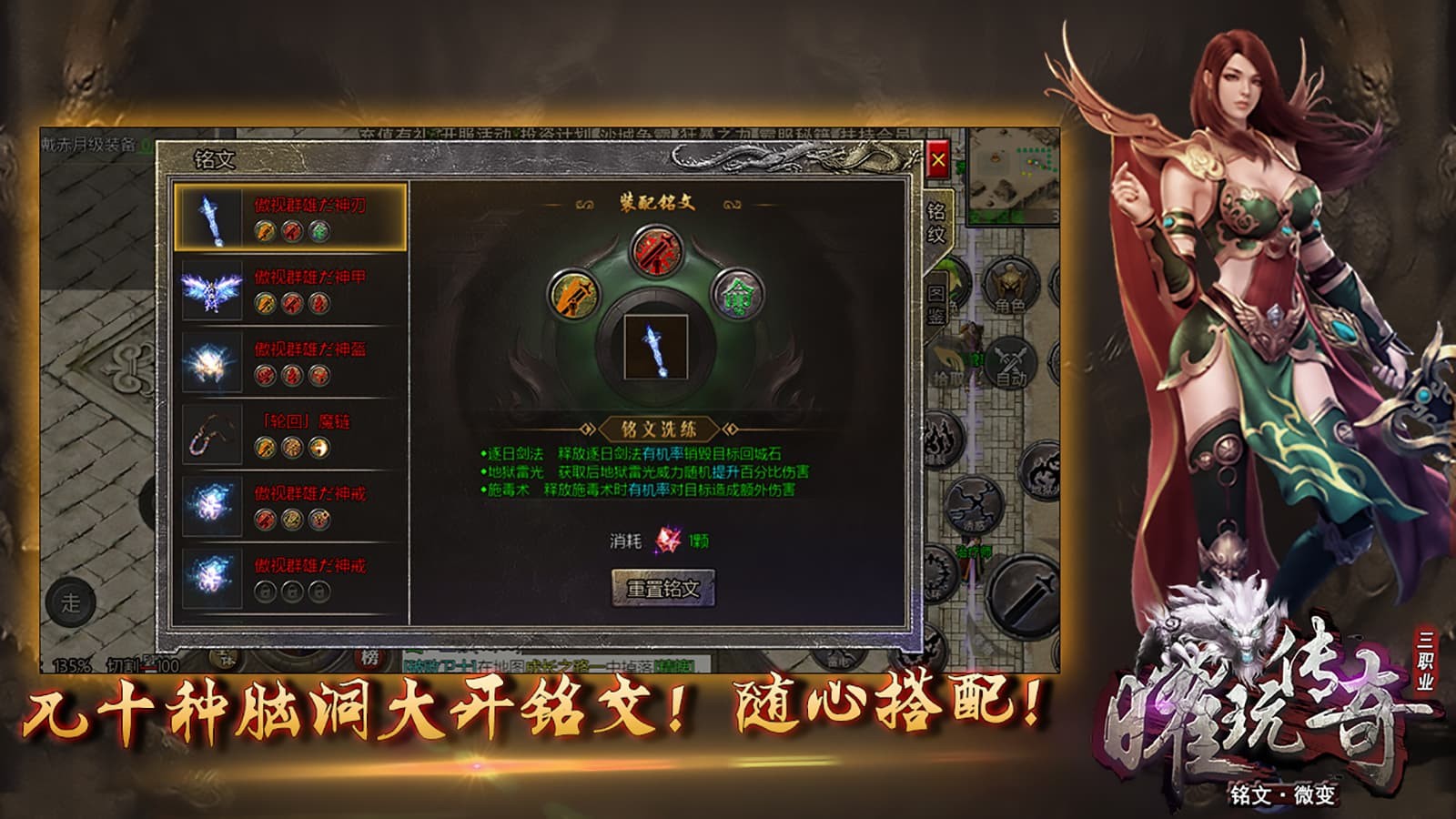Click the 自动 crossed-swords auto-battle icon
Viewport: 1456px width, 819px height.
[x=1013, y=361]
